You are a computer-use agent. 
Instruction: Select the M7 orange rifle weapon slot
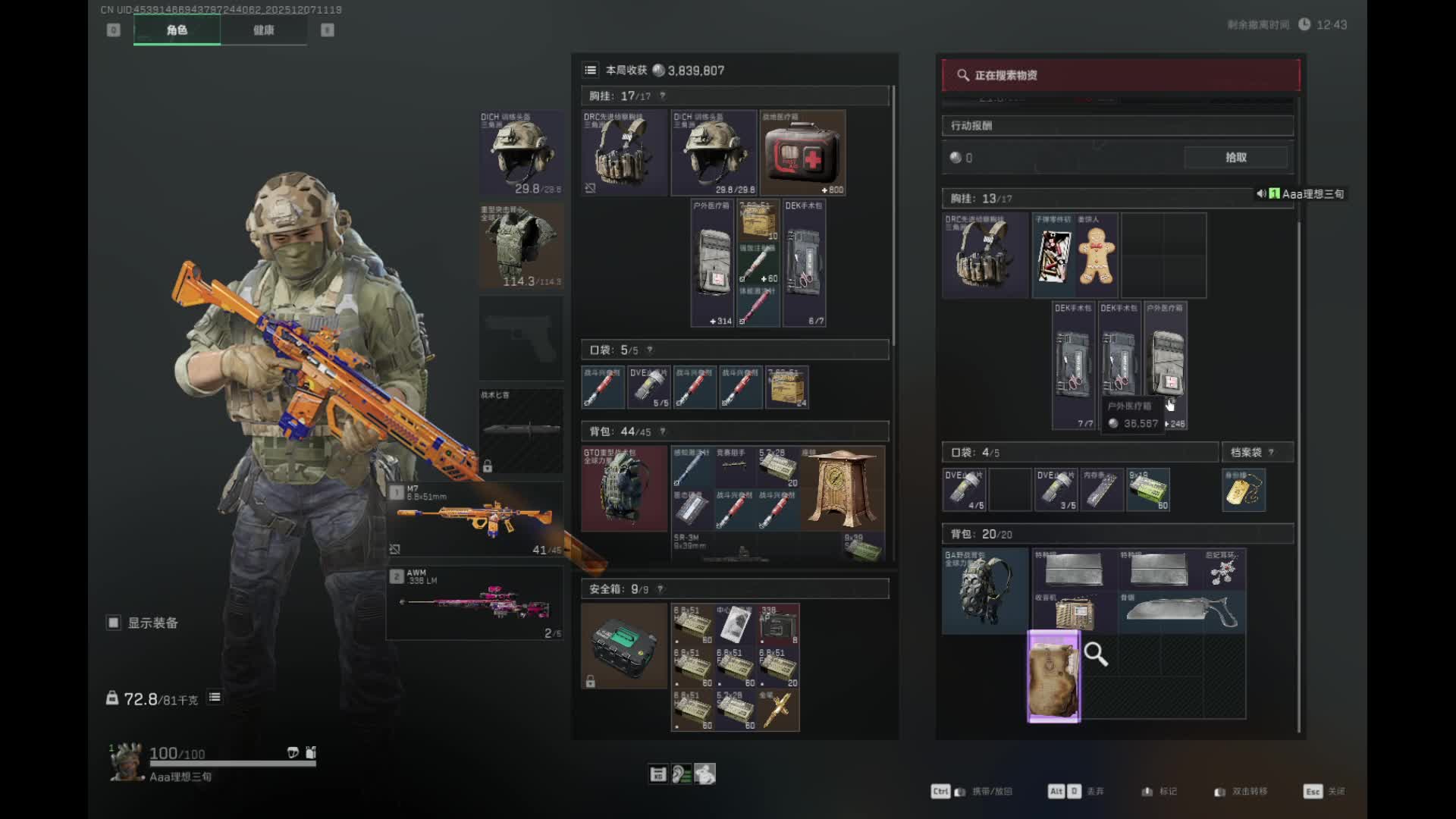475,520
